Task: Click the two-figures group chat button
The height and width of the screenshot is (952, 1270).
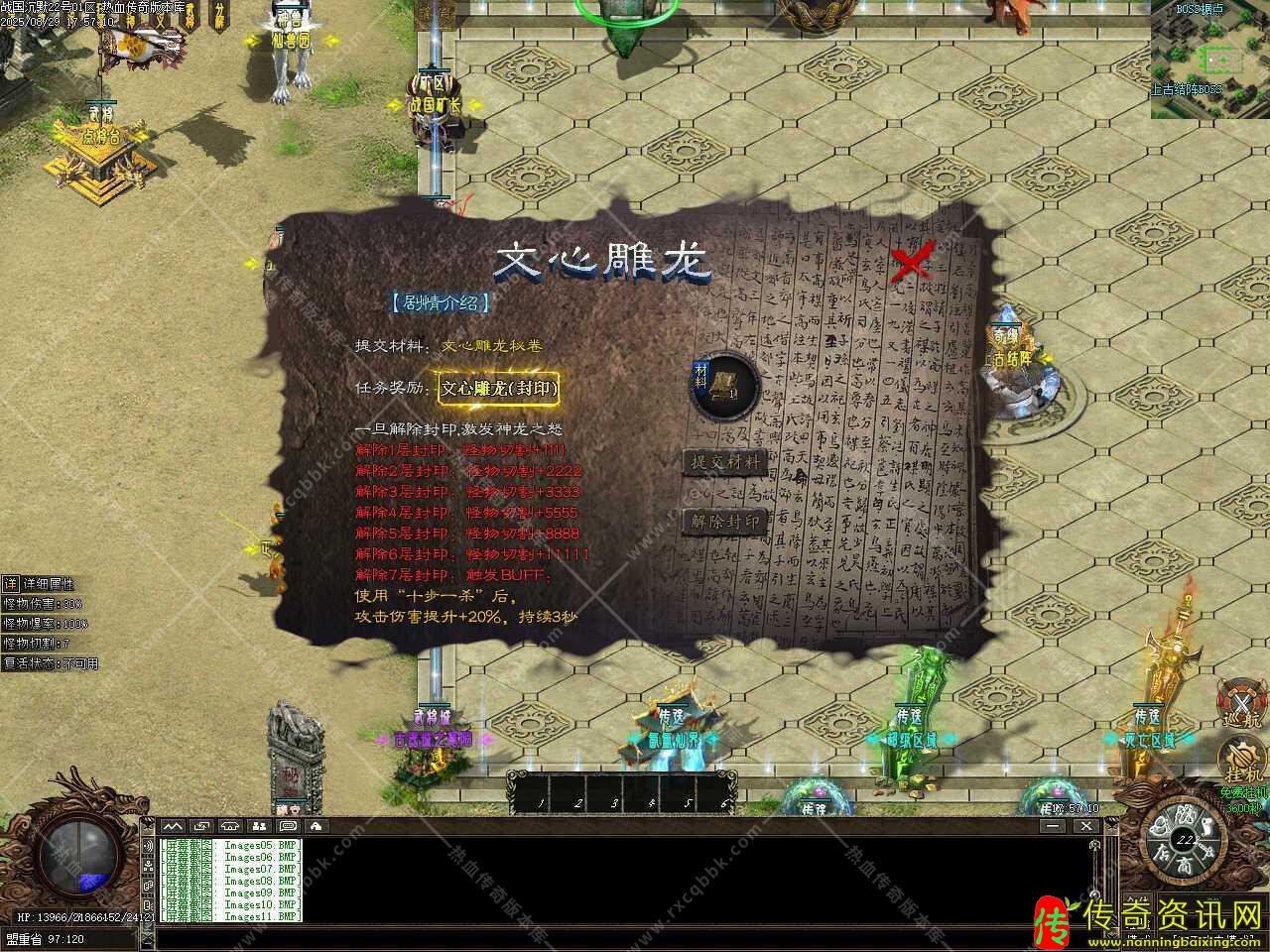Action: point(259,825)
